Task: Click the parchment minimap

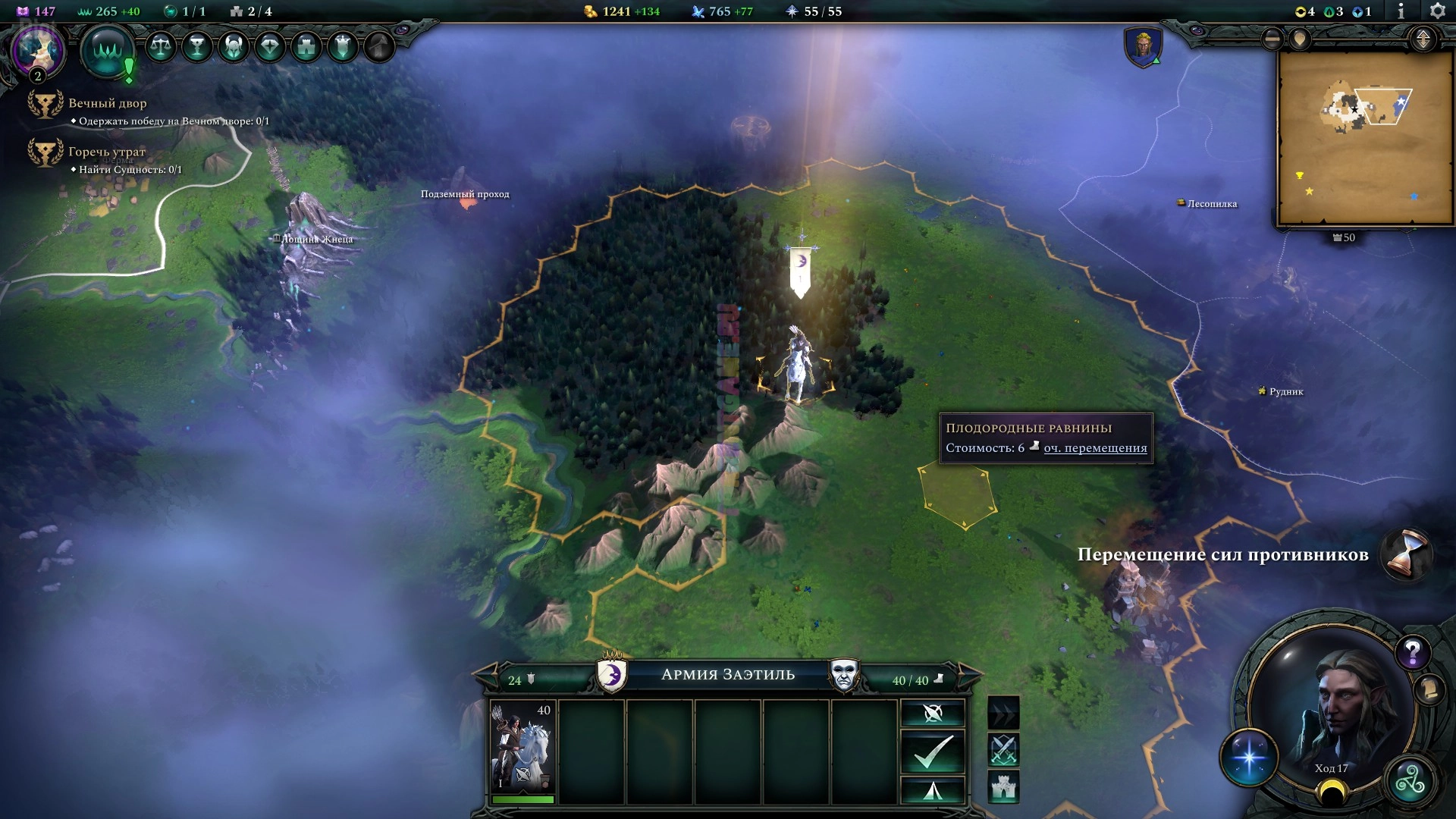Action: pos(1354,138)
